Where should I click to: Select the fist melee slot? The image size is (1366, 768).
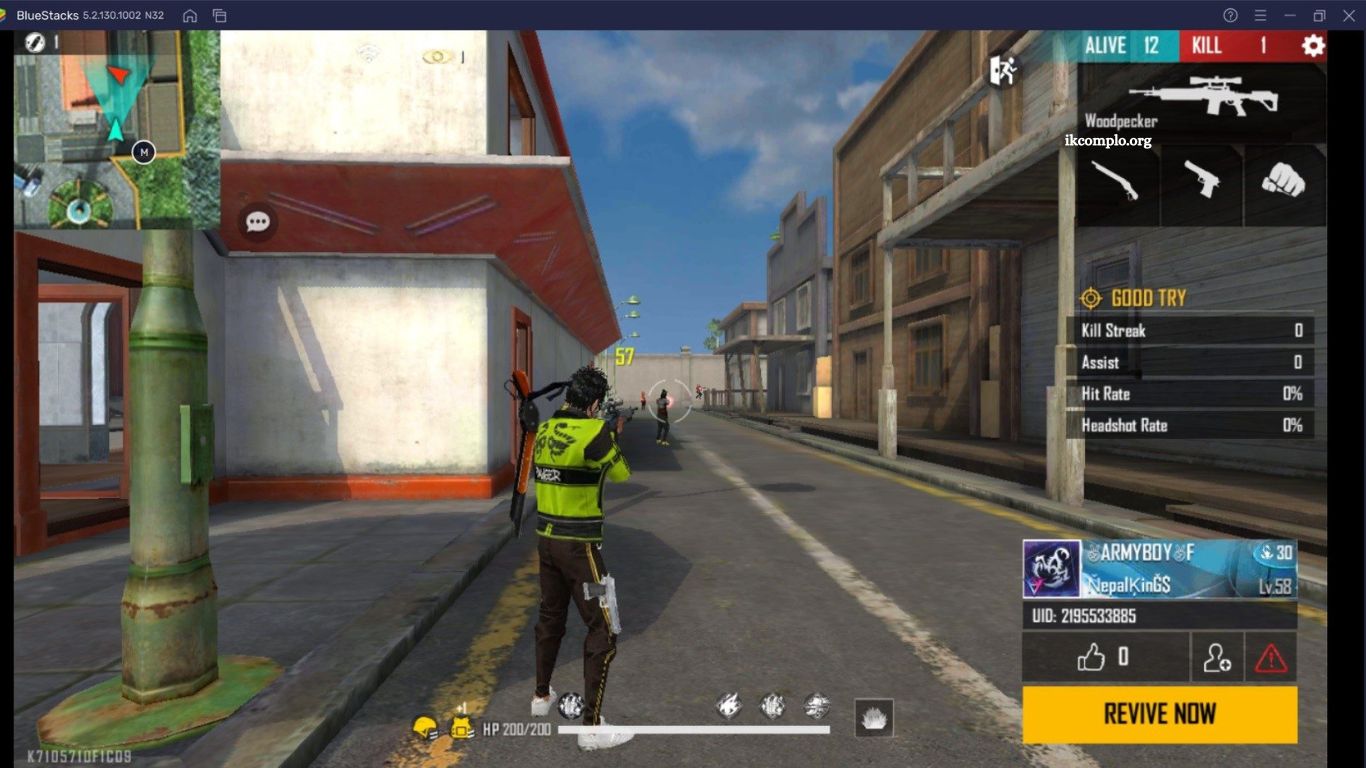pyautogui.click(x=1284, y=181)
